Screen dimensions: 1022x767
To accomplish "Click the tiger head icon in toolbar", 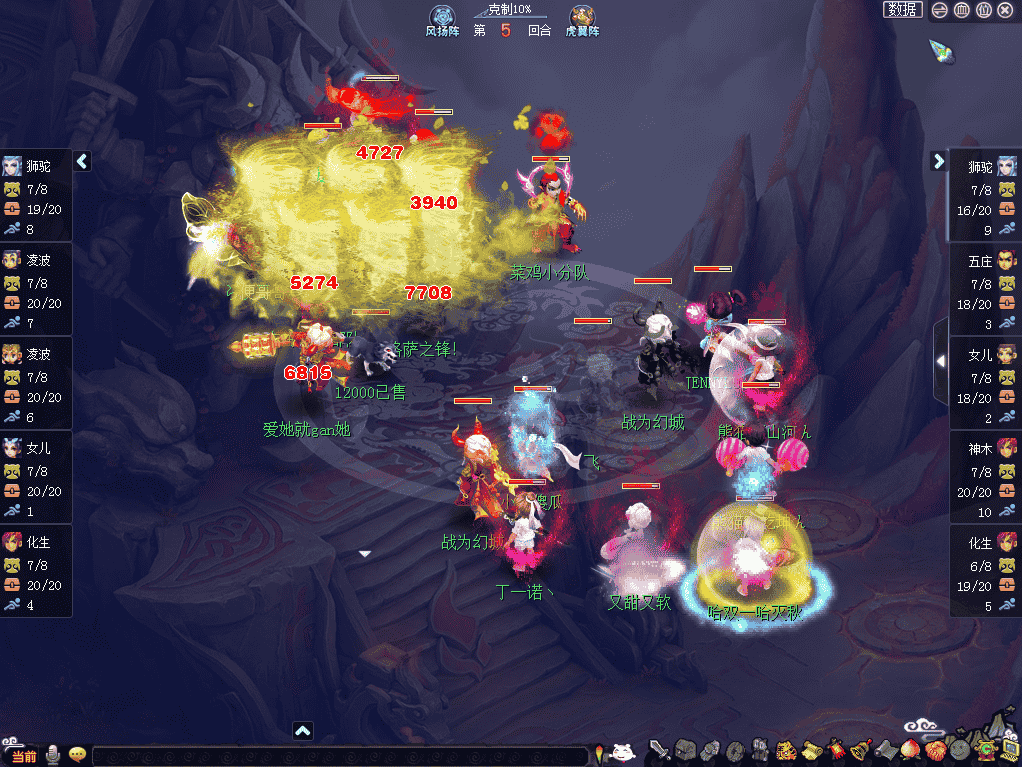I will point(786,750).
